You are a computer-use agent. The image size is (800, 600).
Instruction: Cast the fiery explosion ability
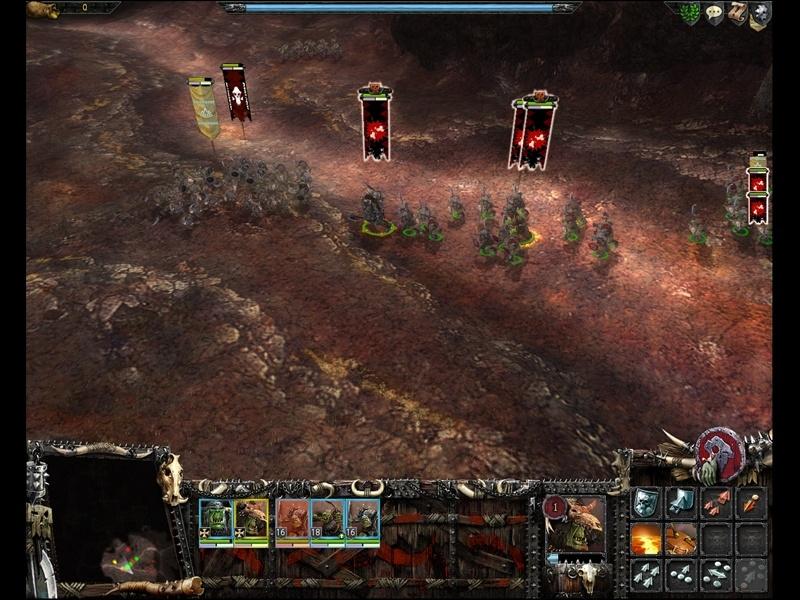pyautogui.click(x=646, y=539)
